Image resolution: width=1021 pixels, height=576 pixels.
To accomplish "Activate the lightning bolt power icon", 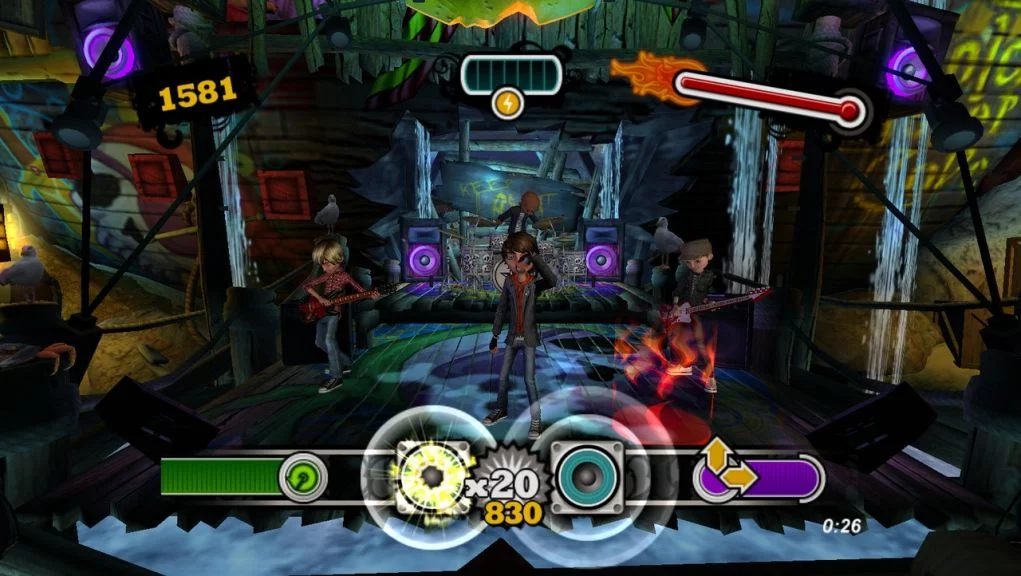I will click(508, 104).
